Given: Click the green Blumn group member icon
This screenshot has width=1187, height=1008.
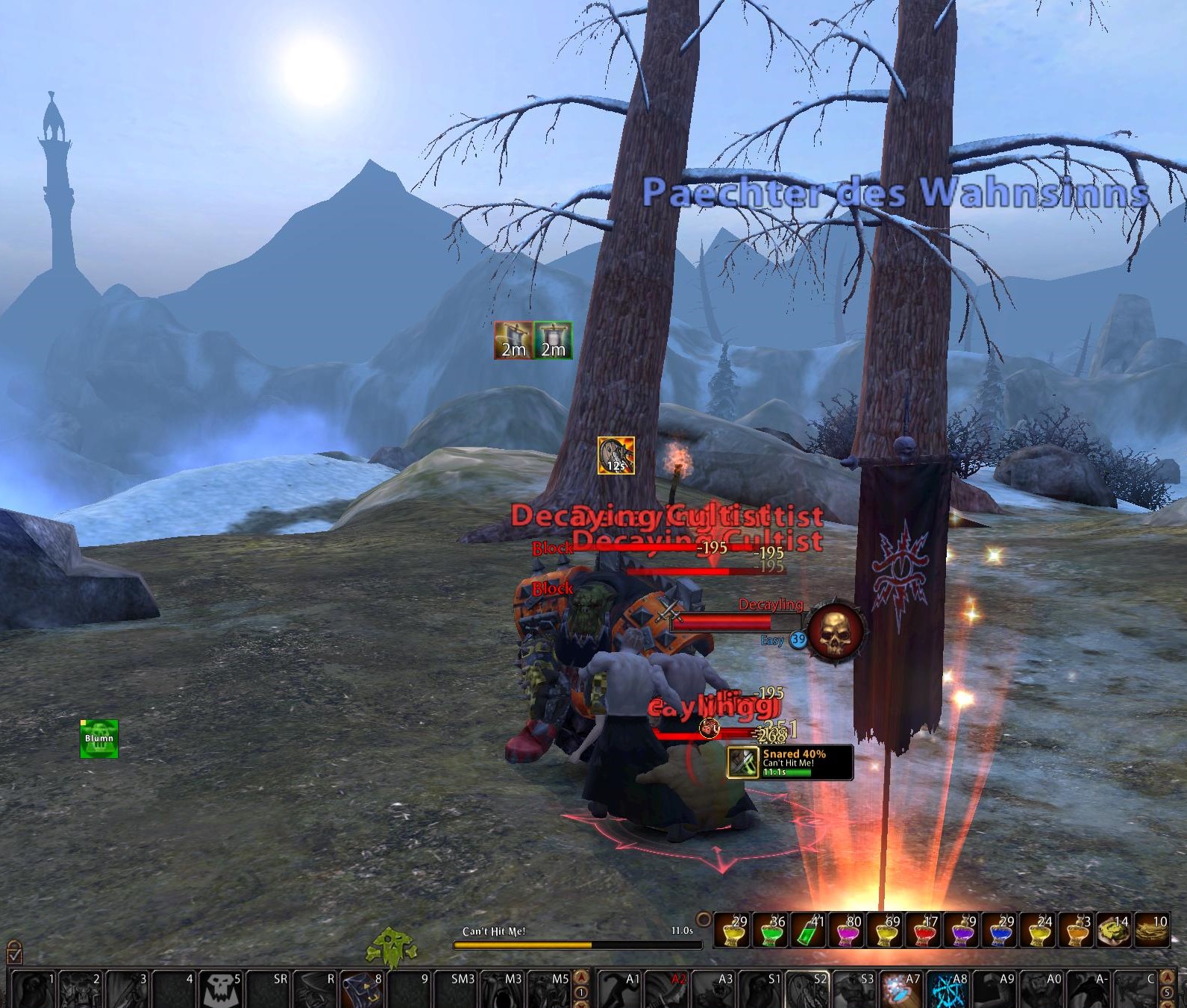Looking at the screenshot, I should pos(99,739).
